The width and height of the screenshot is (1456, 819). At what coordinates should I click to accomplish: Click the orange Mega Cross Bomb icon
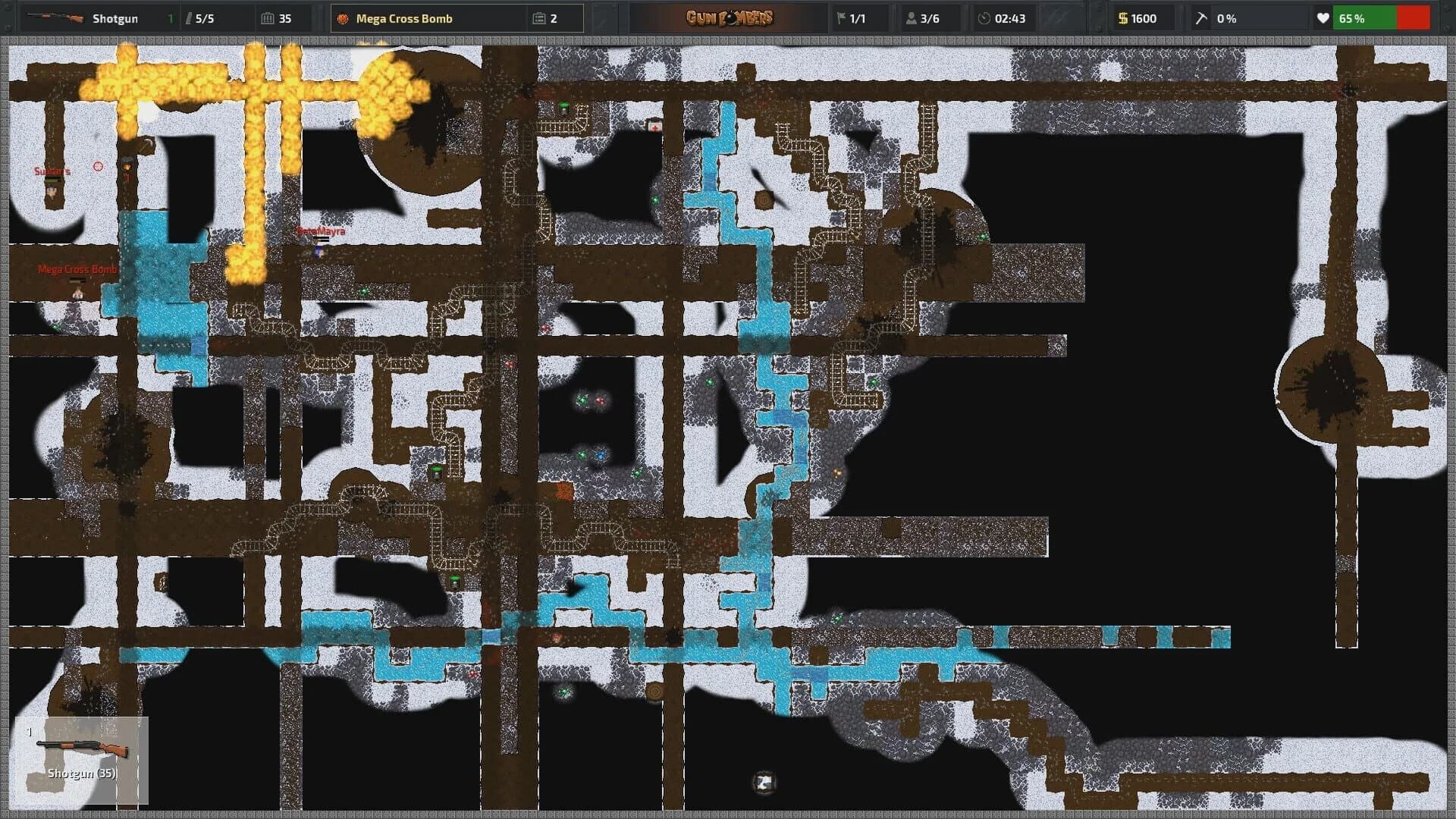click(x=344, y=18)
